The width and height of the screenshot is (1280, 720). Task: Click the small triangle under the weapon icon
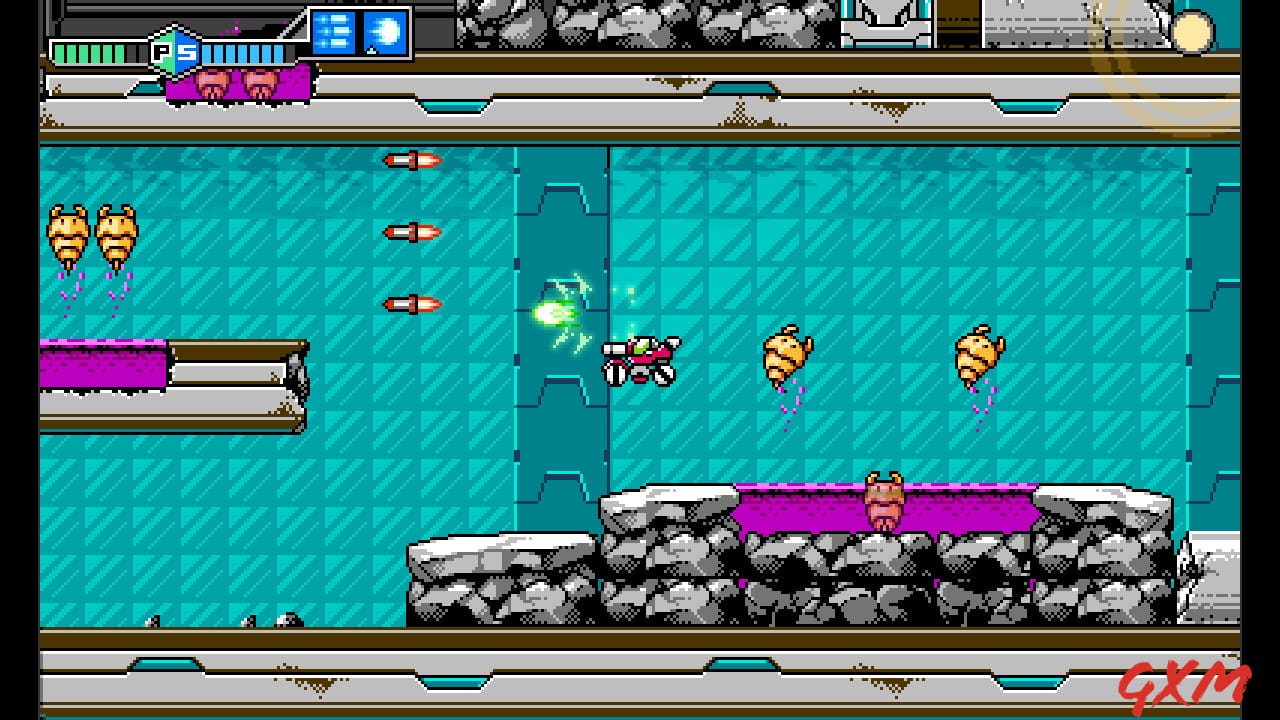click(371, 52)
